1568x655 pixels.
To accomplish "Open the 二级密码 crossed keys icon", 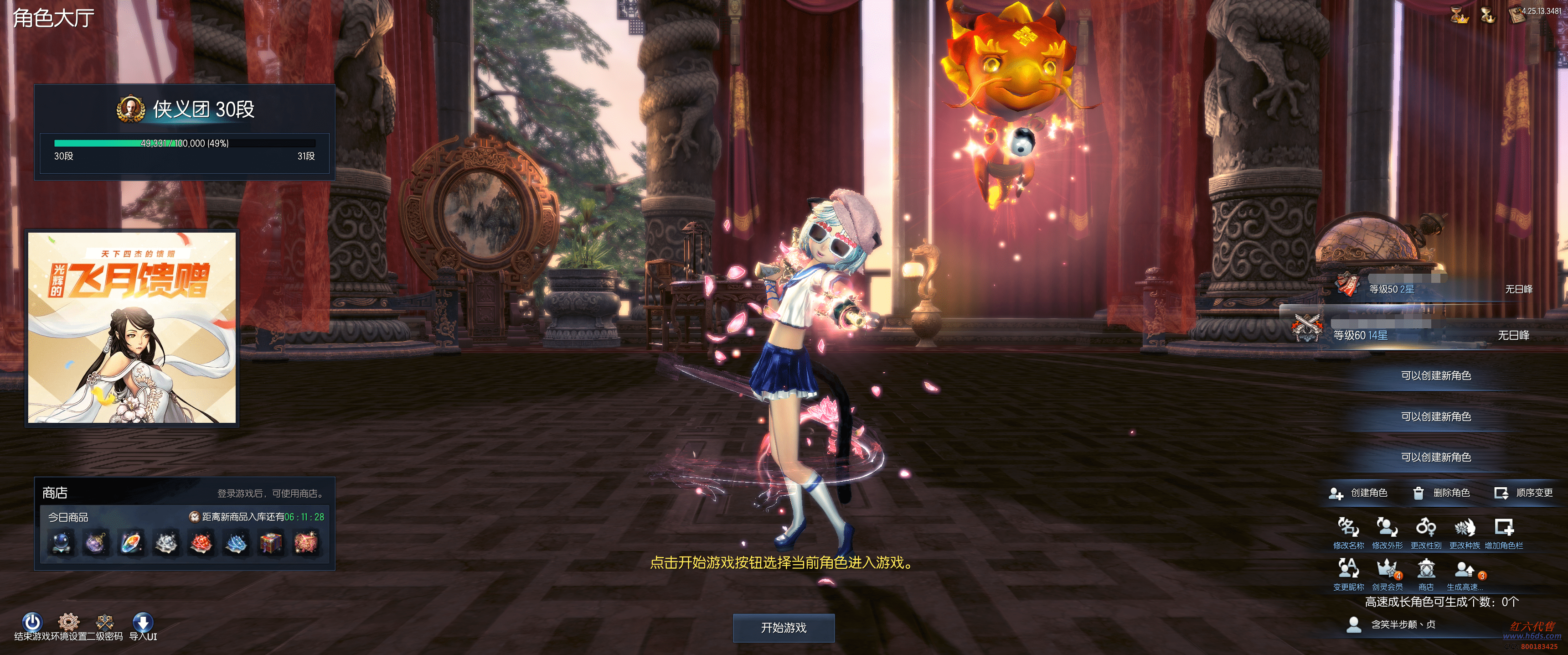I will [105, 622].
